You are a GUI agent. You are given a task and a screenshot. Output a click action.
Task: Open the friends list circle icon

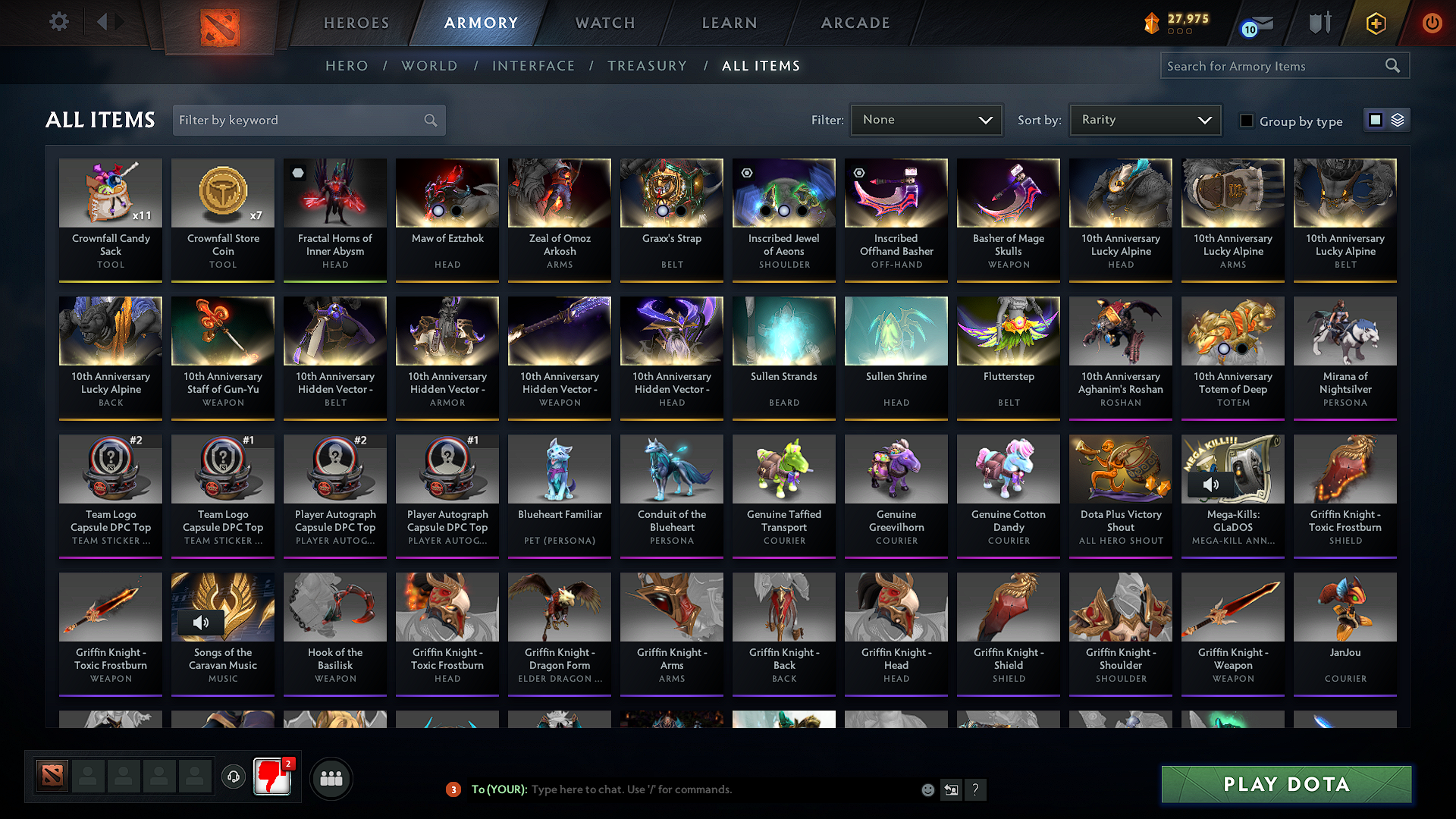pos(330,777)
